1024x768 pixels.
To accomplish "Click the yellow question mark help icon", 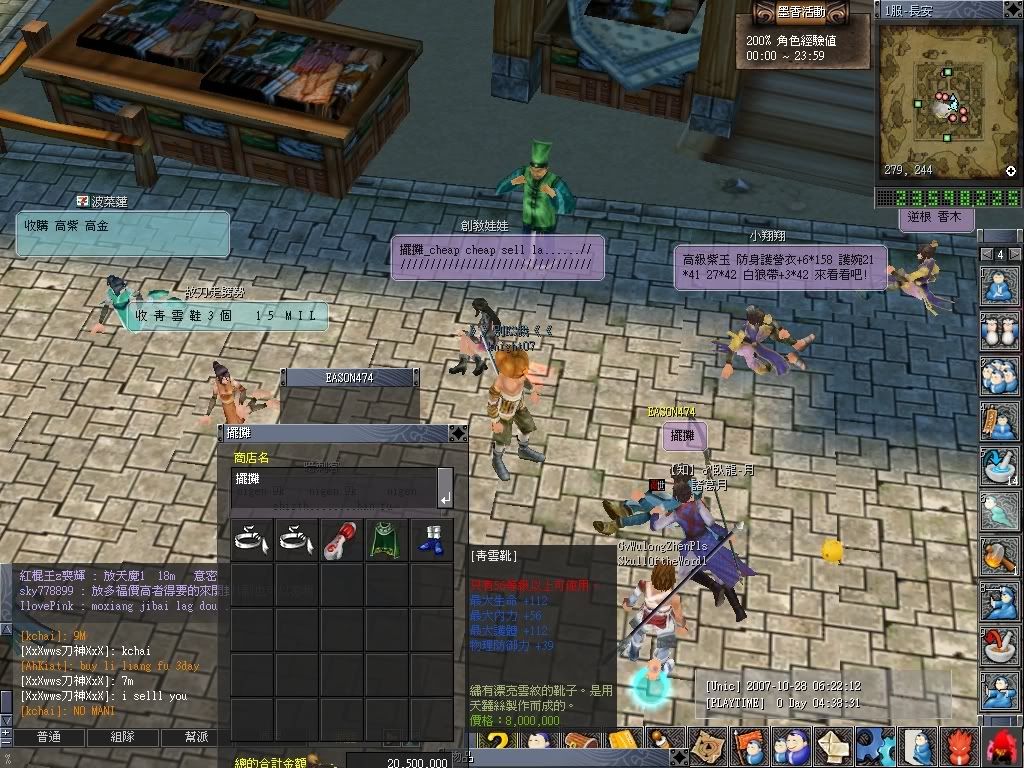I will pyautogui.click(x=499, y=746).
